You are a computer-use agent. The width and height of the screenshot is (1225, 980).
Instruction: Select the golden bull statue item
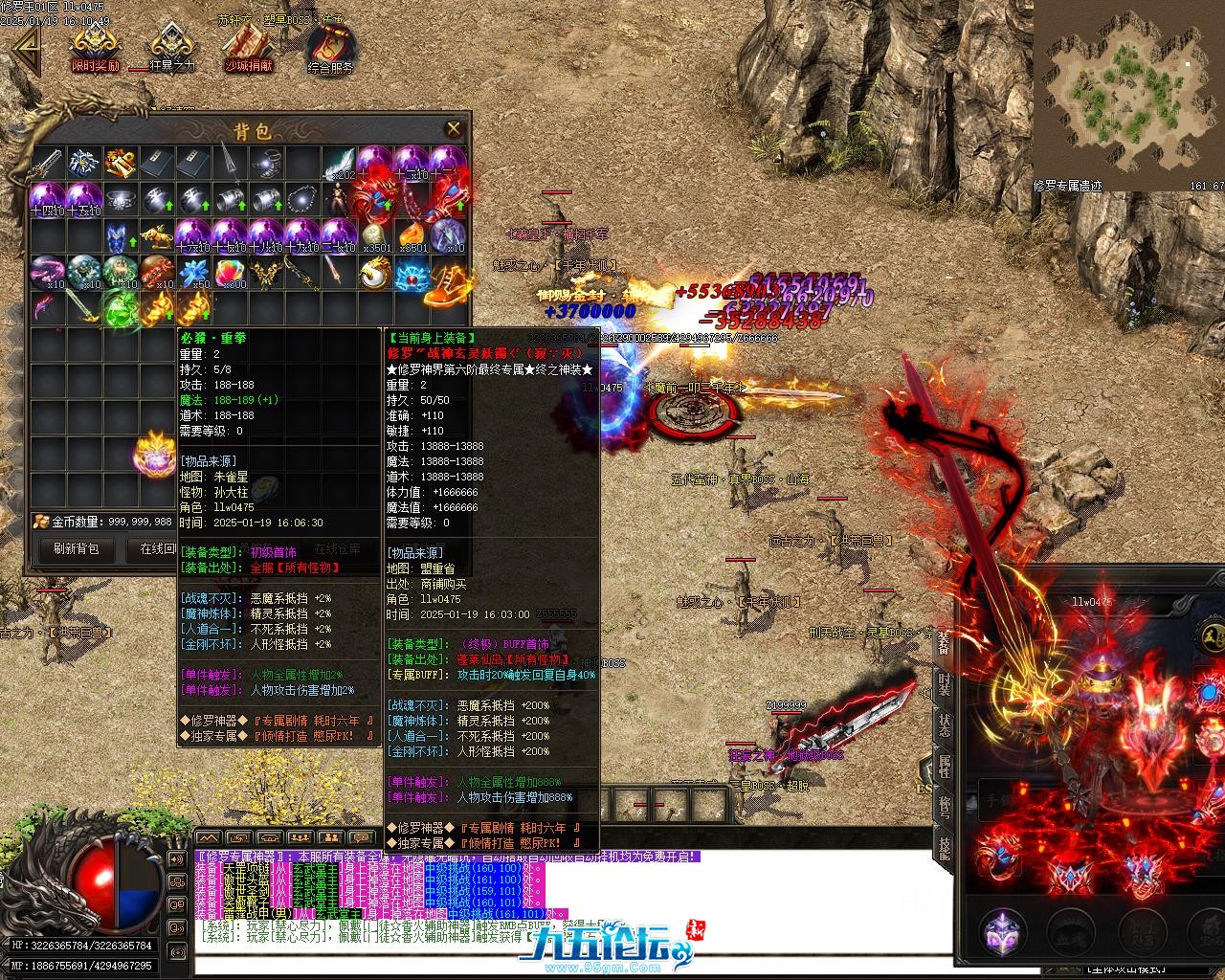point(158,236)
